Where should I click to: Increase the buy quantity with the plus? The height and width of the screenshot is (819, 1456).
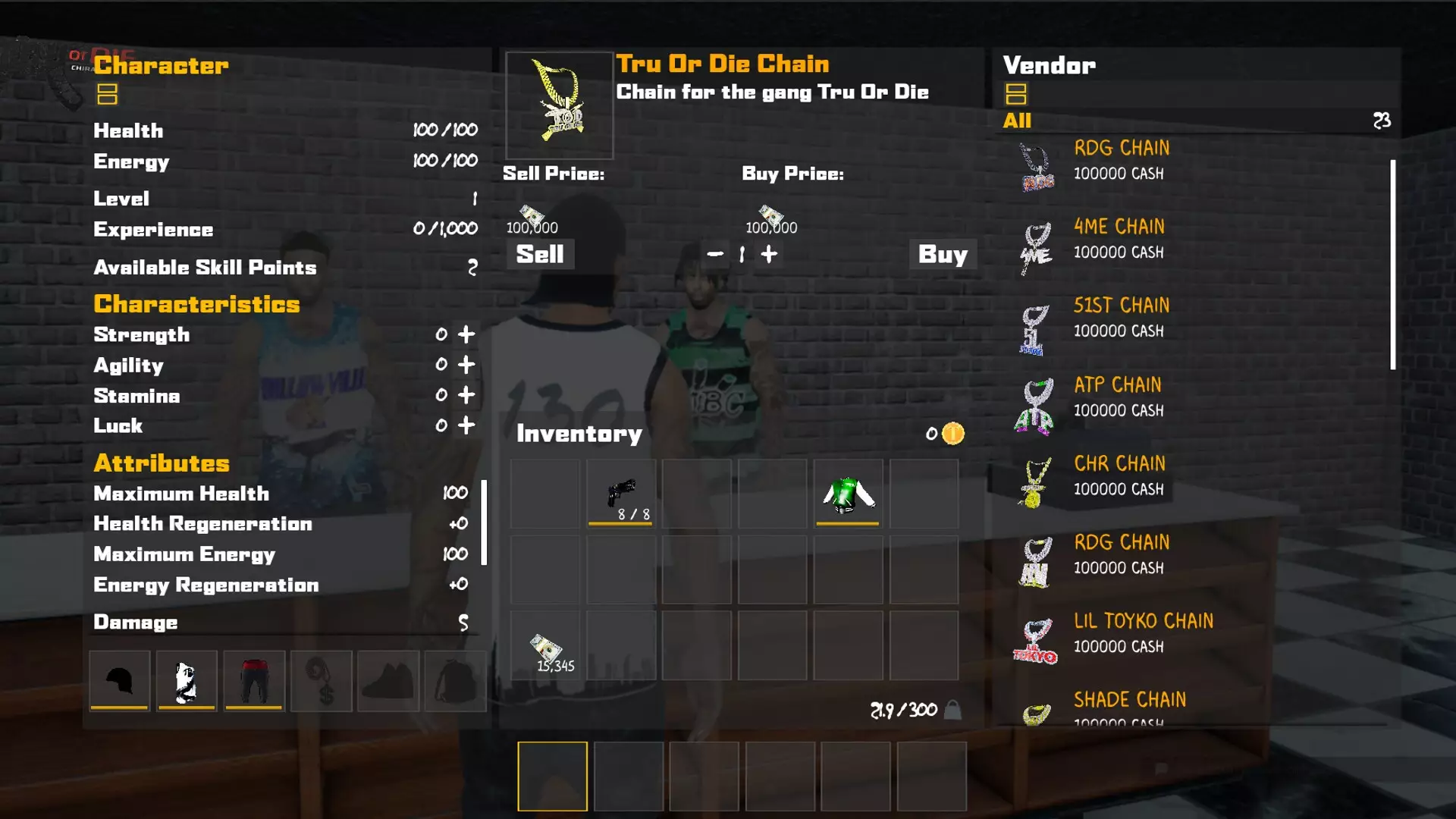[768, 255]
